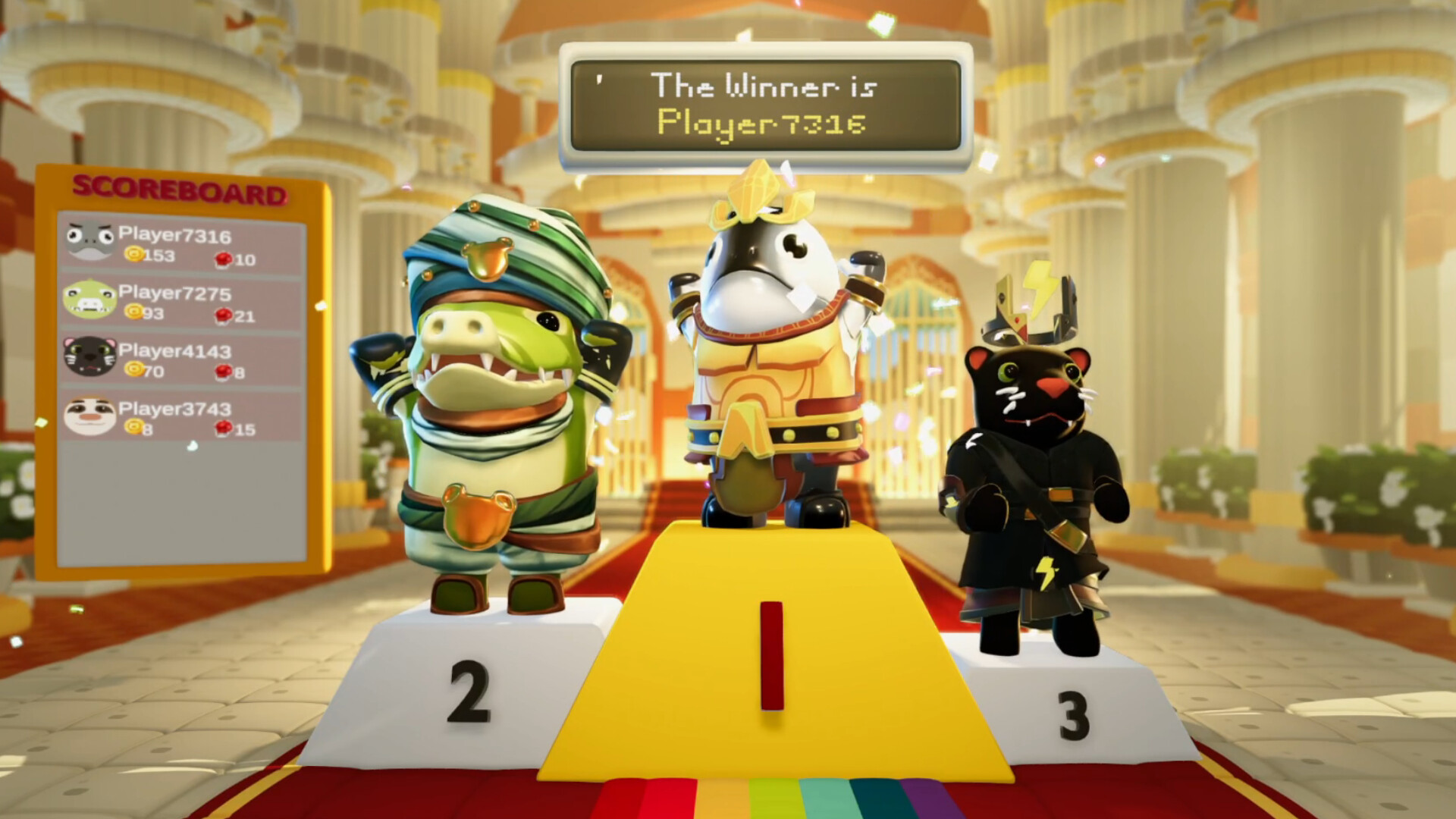Click the coin icon next to Player3743's score
This screenshot has width=1456, height=819.
click(133, 428)
